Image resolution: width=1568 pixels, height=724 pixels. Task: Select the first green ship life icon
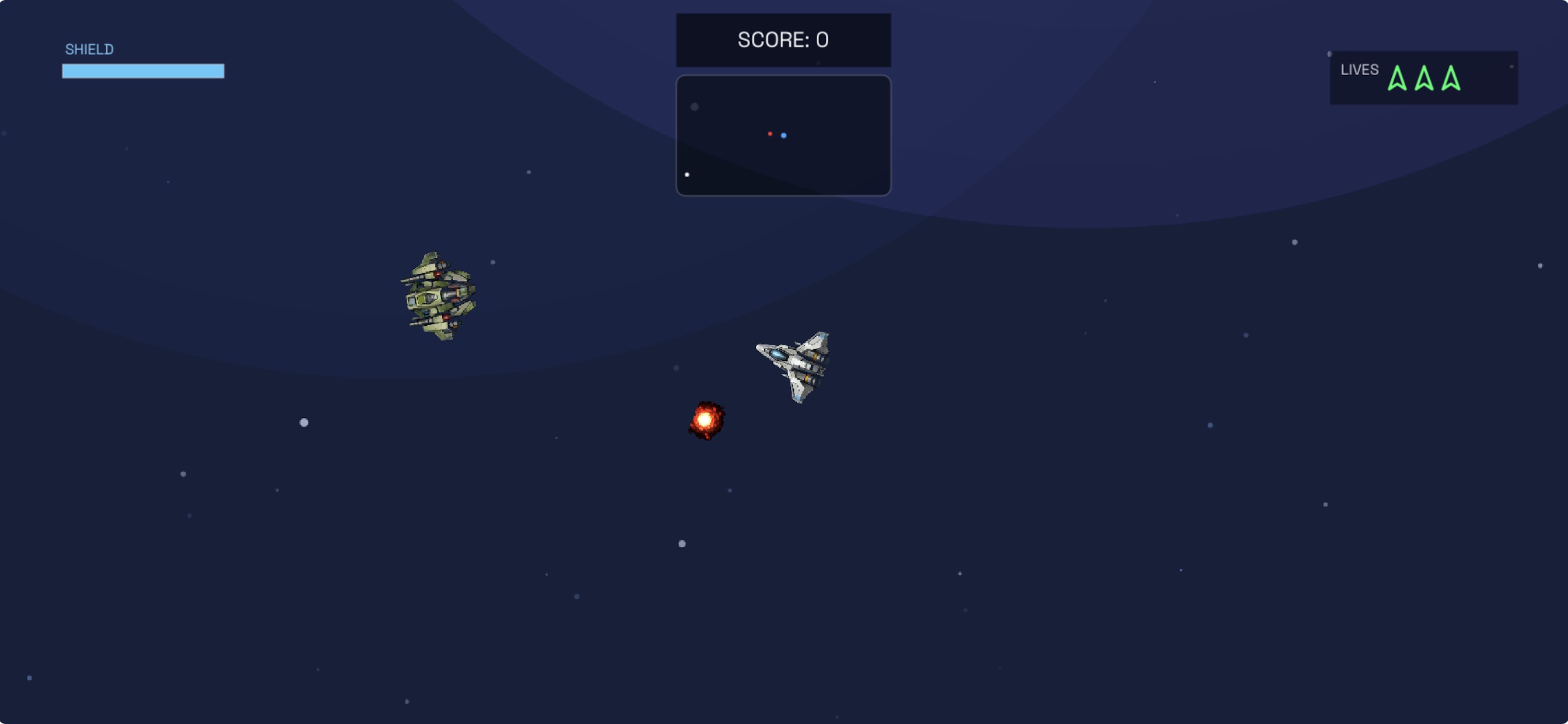click(x=1398, y=80)
